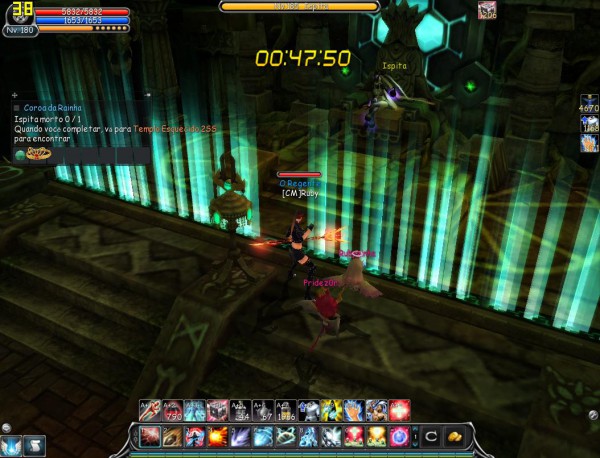Click the crown reward icon in quest tracker
Image resolution: width=600 pixels, height=458 pixels.
click(34, 154)
